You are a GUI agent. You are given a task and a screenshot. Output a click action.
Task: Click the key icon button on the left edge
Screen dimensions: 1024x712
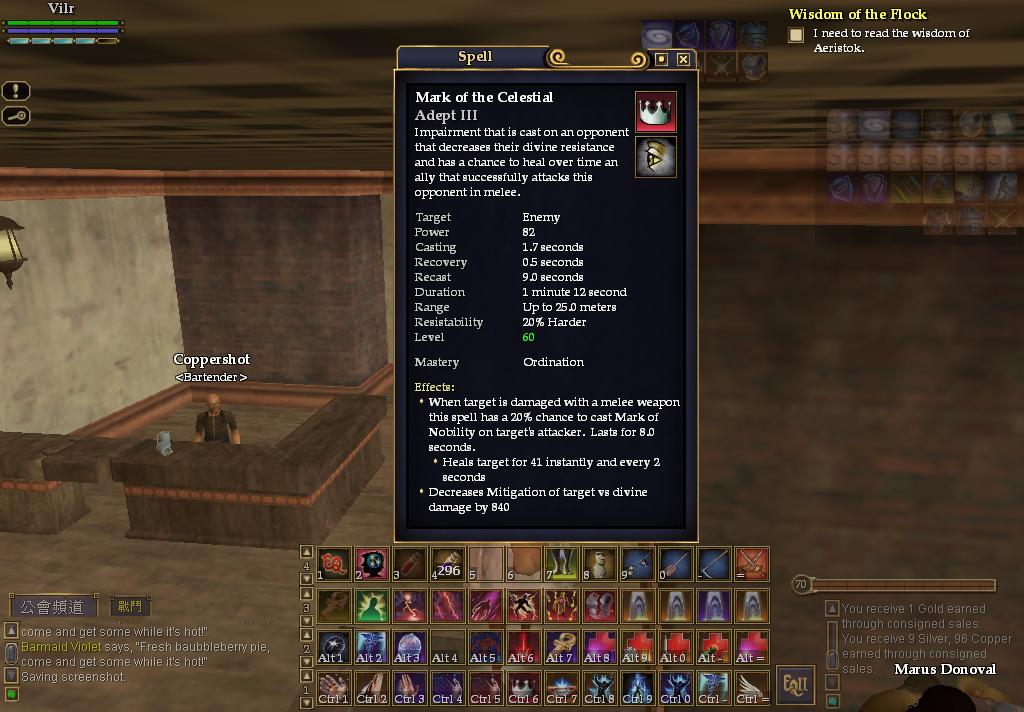point(17,116)
